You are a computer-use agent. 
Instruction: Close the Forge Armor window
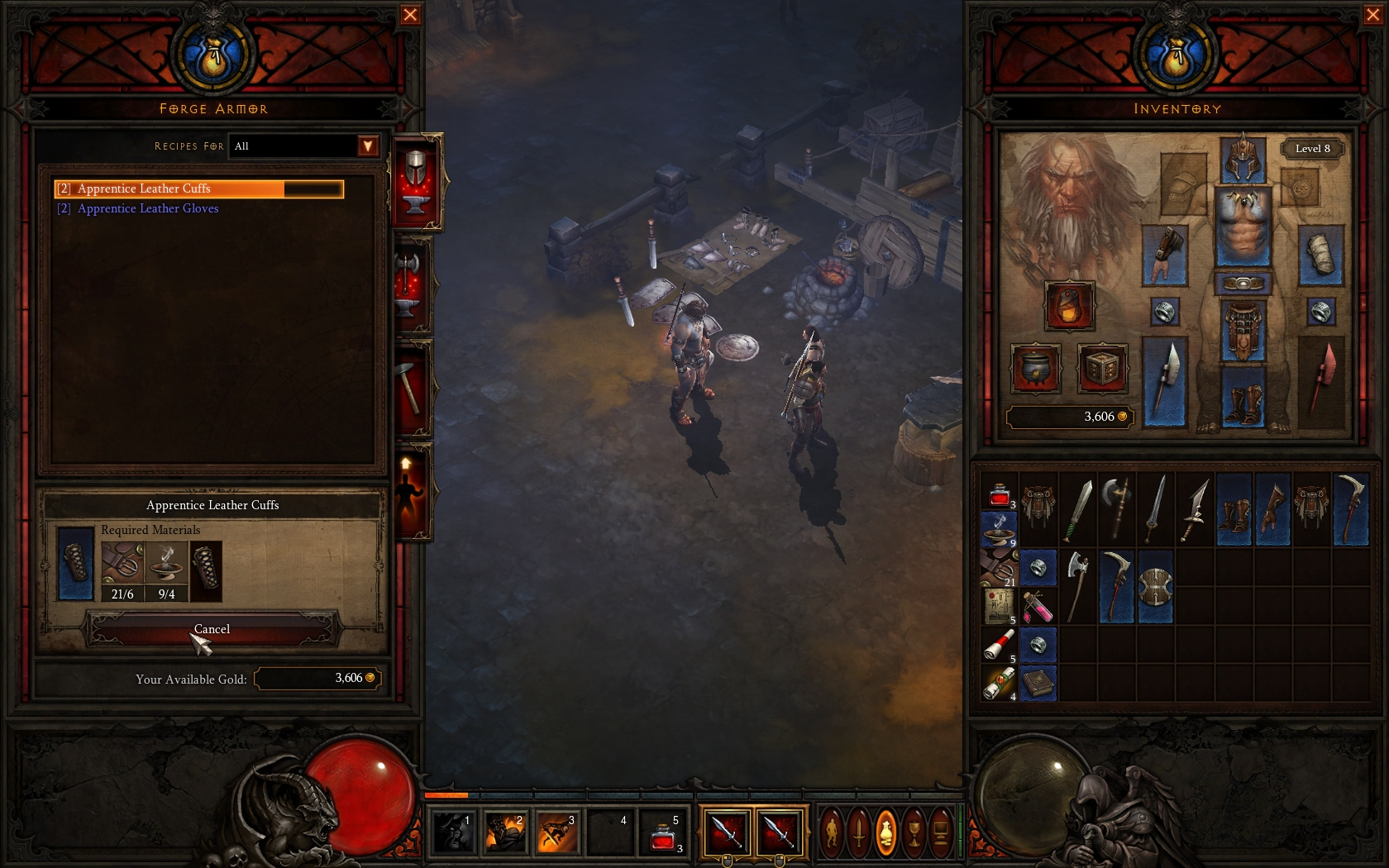410,15
